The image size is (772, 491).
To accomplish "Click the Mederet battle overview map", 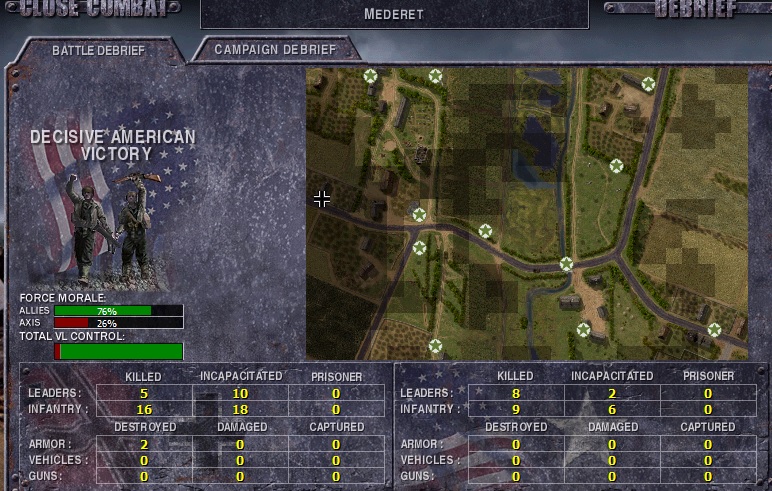I will tap(527, 213).
